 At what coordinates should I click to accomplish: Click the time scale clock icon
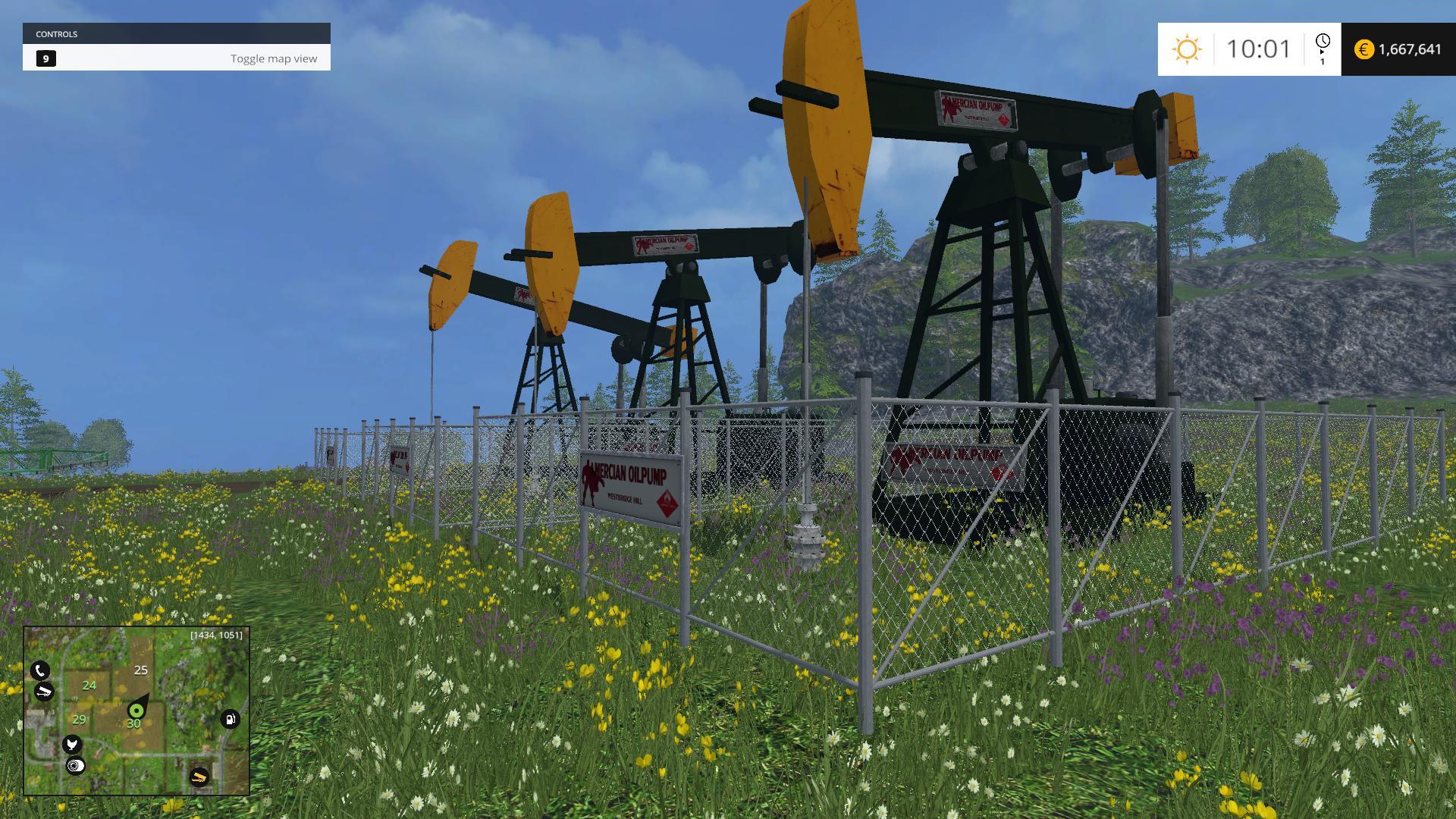pyautogui.click(x=1323, y=42)
